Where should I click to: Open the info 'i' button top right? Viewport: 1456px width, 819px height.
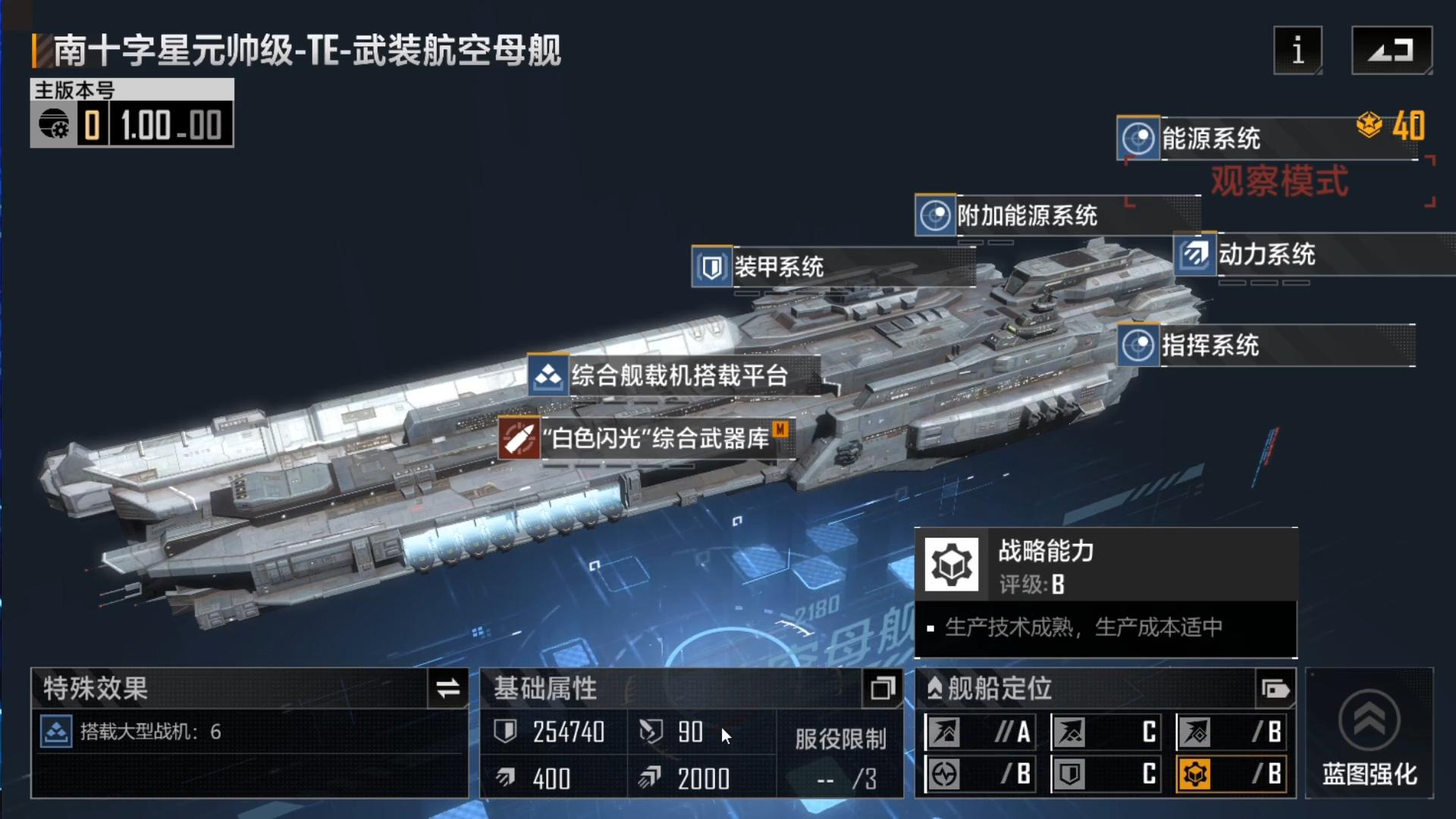[1298, 52]
